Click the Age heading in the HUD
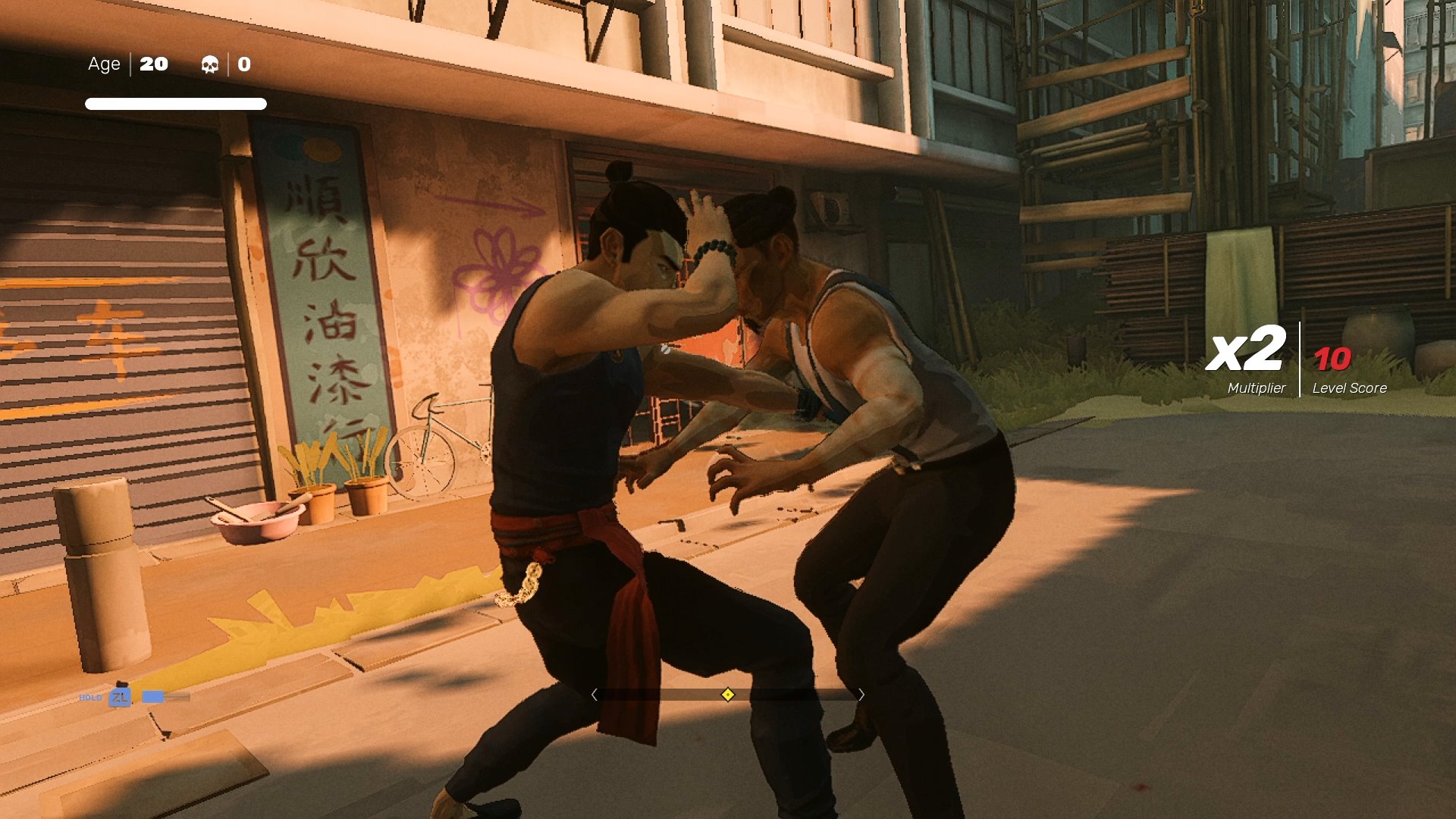The image size is (1456, 819). [x=104, y=64]
